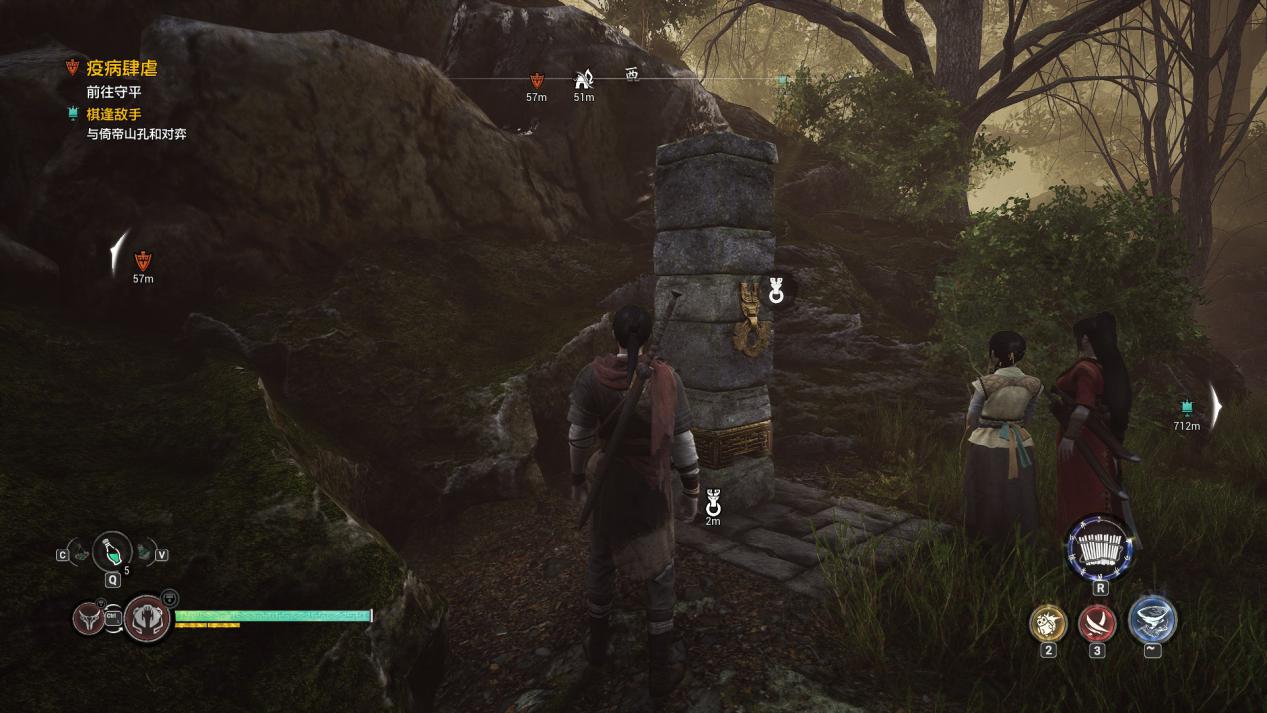Image resolution: width=1267 pixels, height=713 pixels.
Task: Select the right consumable beside the potion
Action: (146, 551)
